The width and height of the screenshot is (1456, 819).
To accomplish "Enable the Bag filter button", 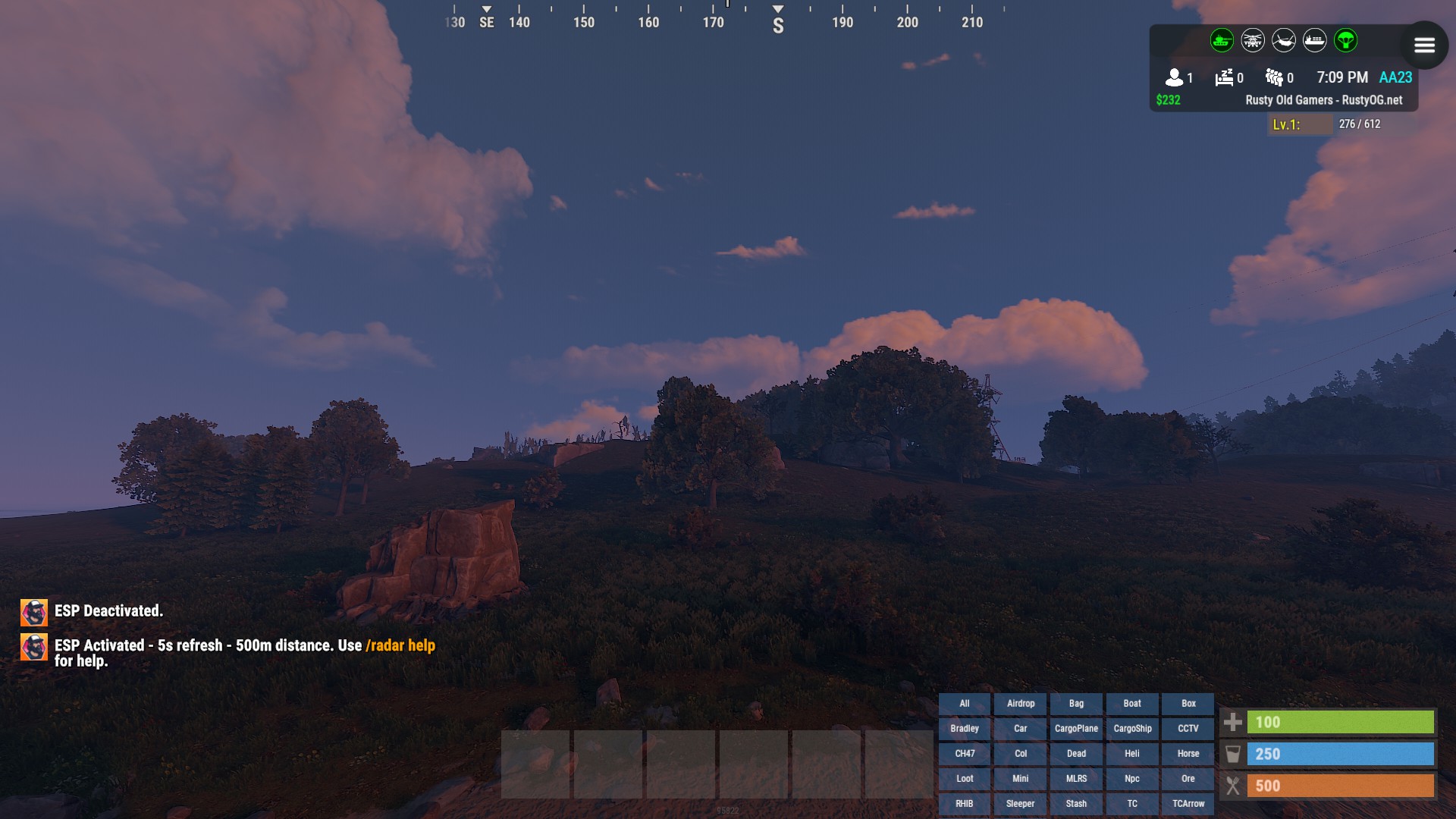I will [1076, 704].
